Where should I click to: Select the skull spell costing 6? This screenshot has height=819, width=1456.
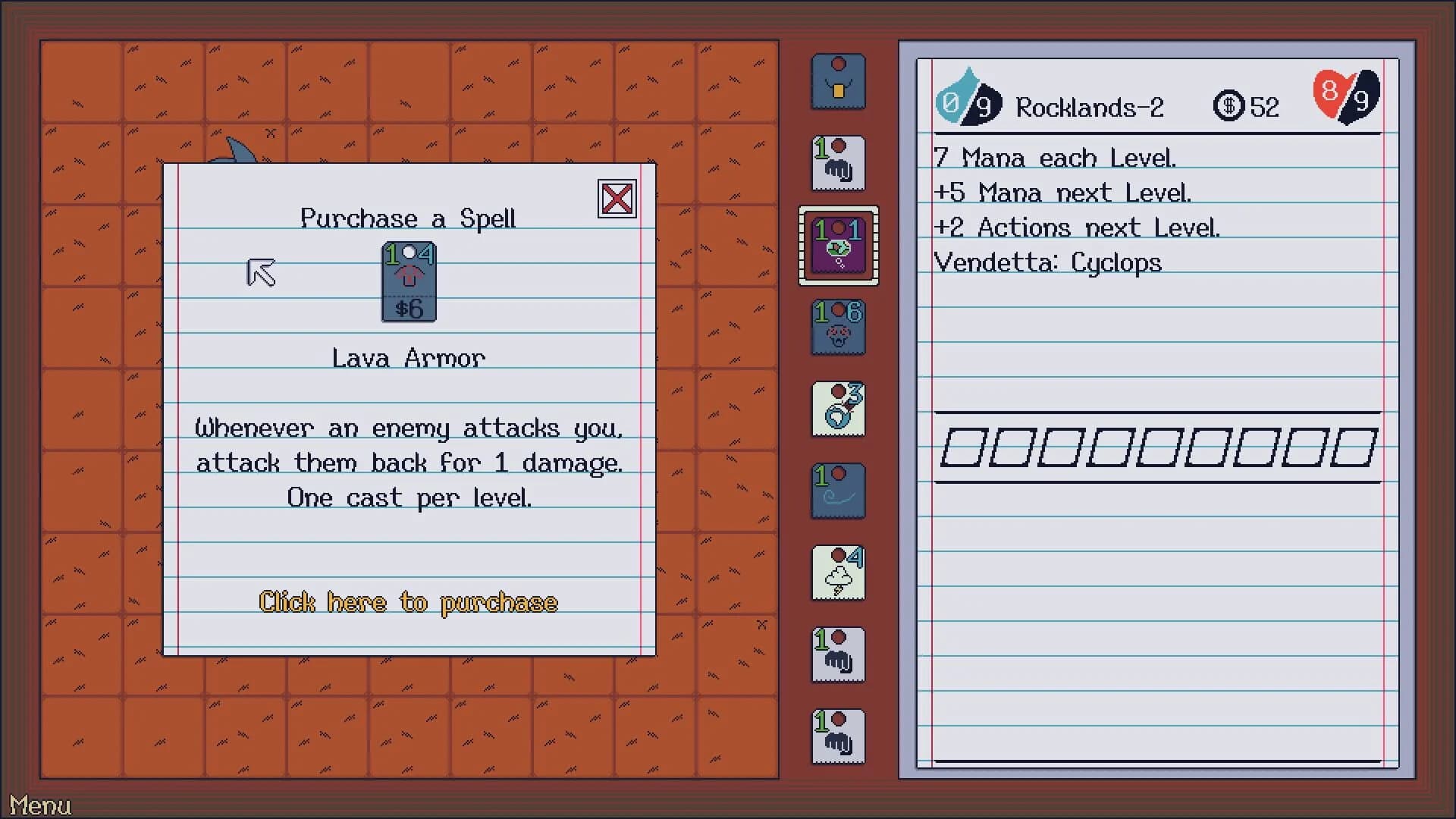(837, 328)
